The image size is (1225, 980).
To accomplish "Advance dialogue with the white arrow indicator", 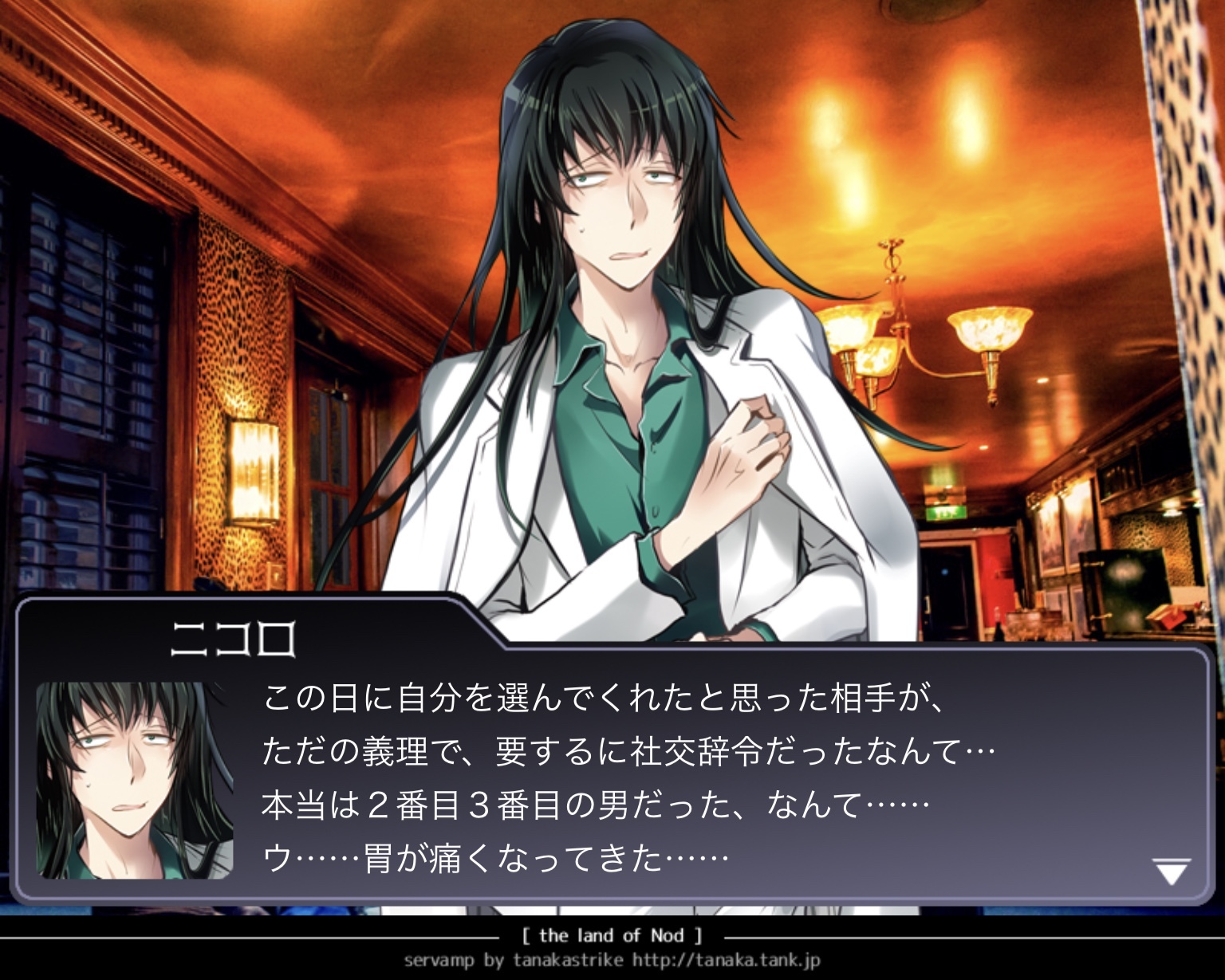I will (x=1172, y=872).
